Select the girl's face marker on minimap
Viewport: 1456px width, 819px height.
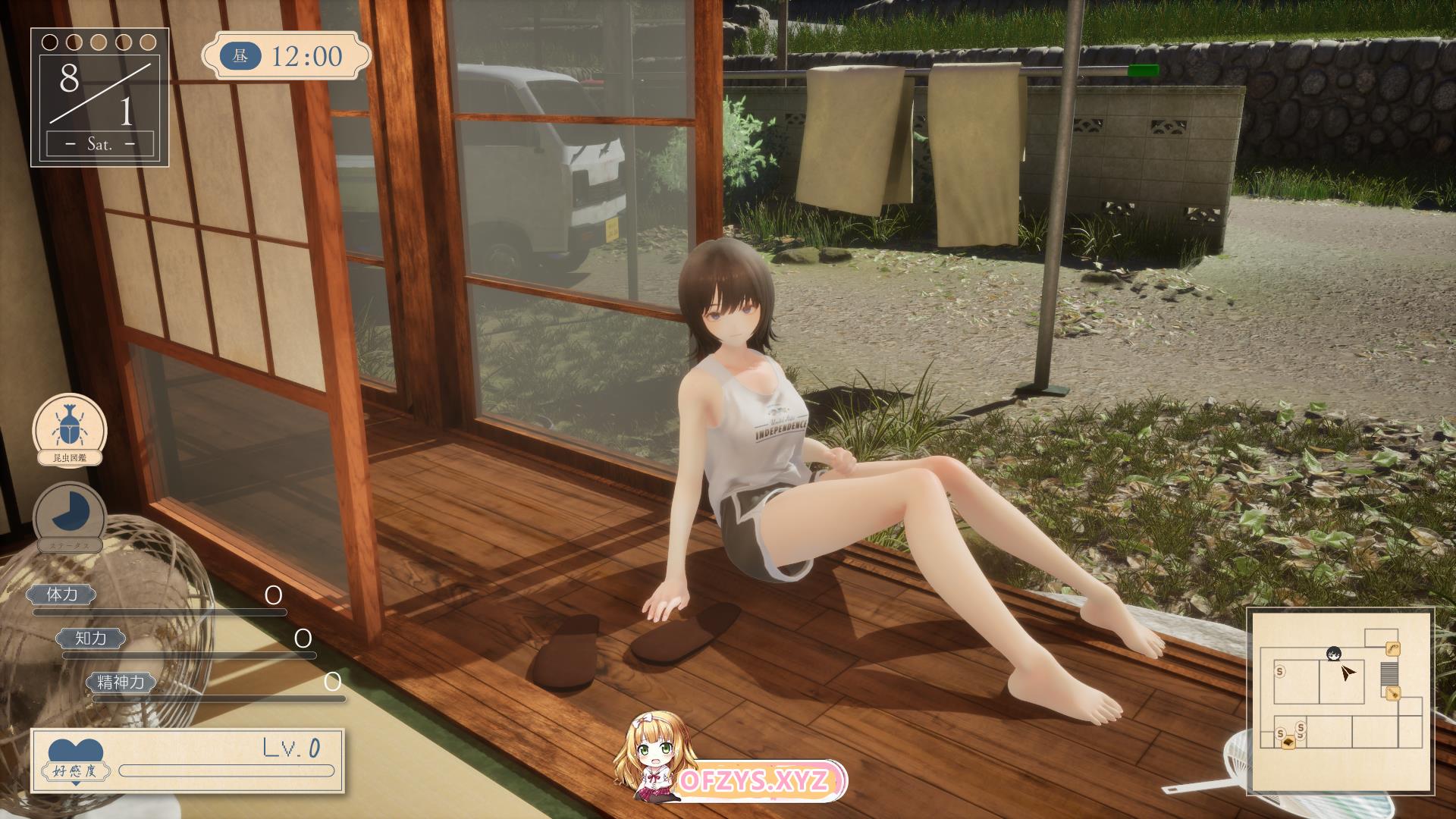[1332, 654]
